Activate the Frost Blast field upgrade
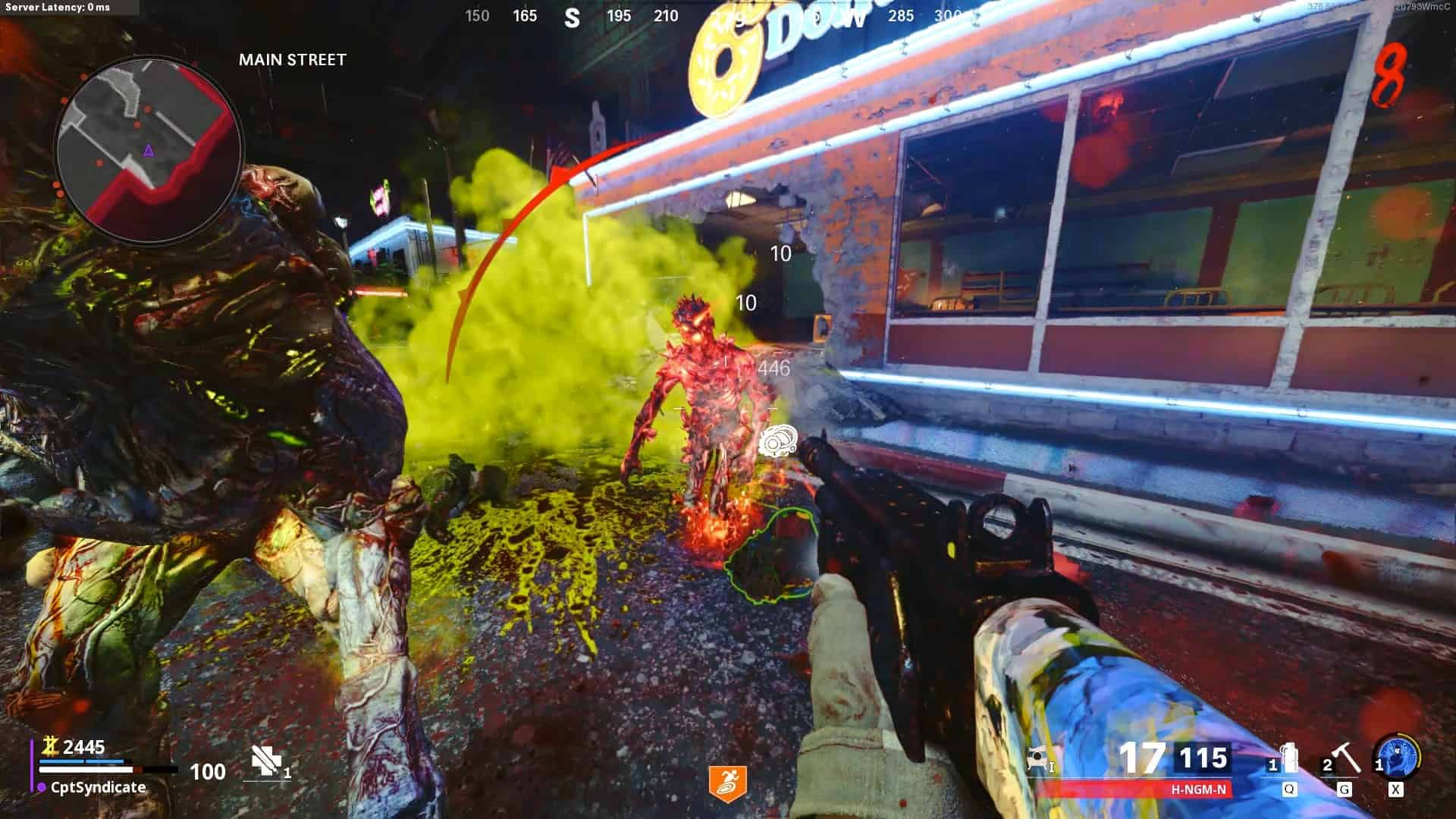Screen dimensions: 1456x819 (x=1395, y=755)
